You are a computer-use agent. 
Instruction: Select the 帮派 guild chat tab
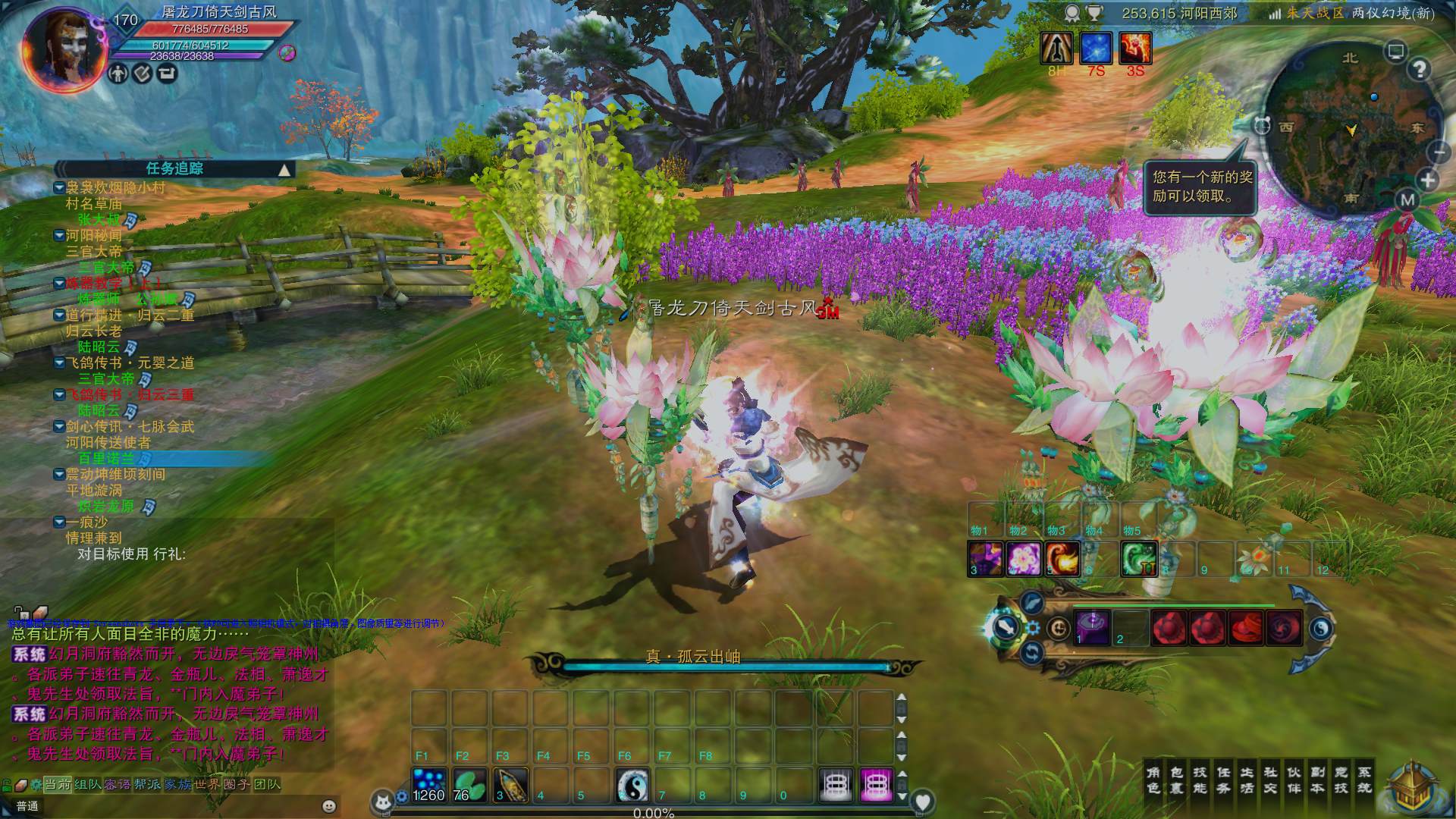(x=147, y=784)
